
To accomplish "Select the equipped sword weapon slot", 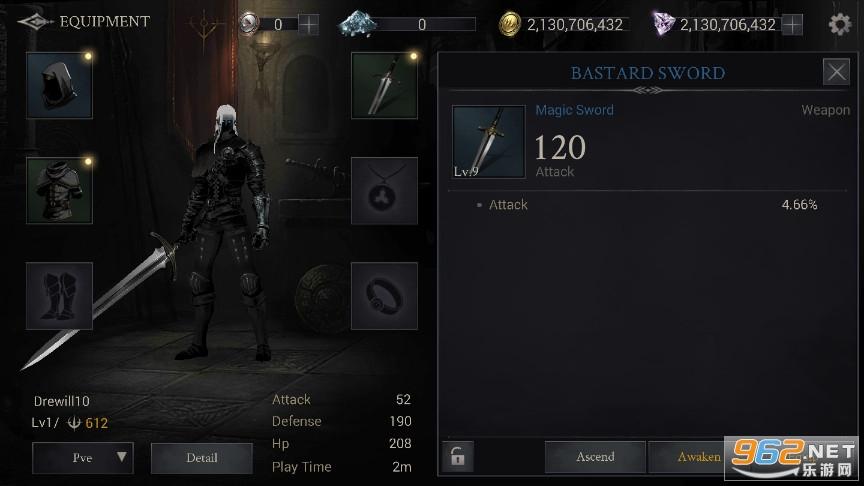I will click(x=384, y=86).
